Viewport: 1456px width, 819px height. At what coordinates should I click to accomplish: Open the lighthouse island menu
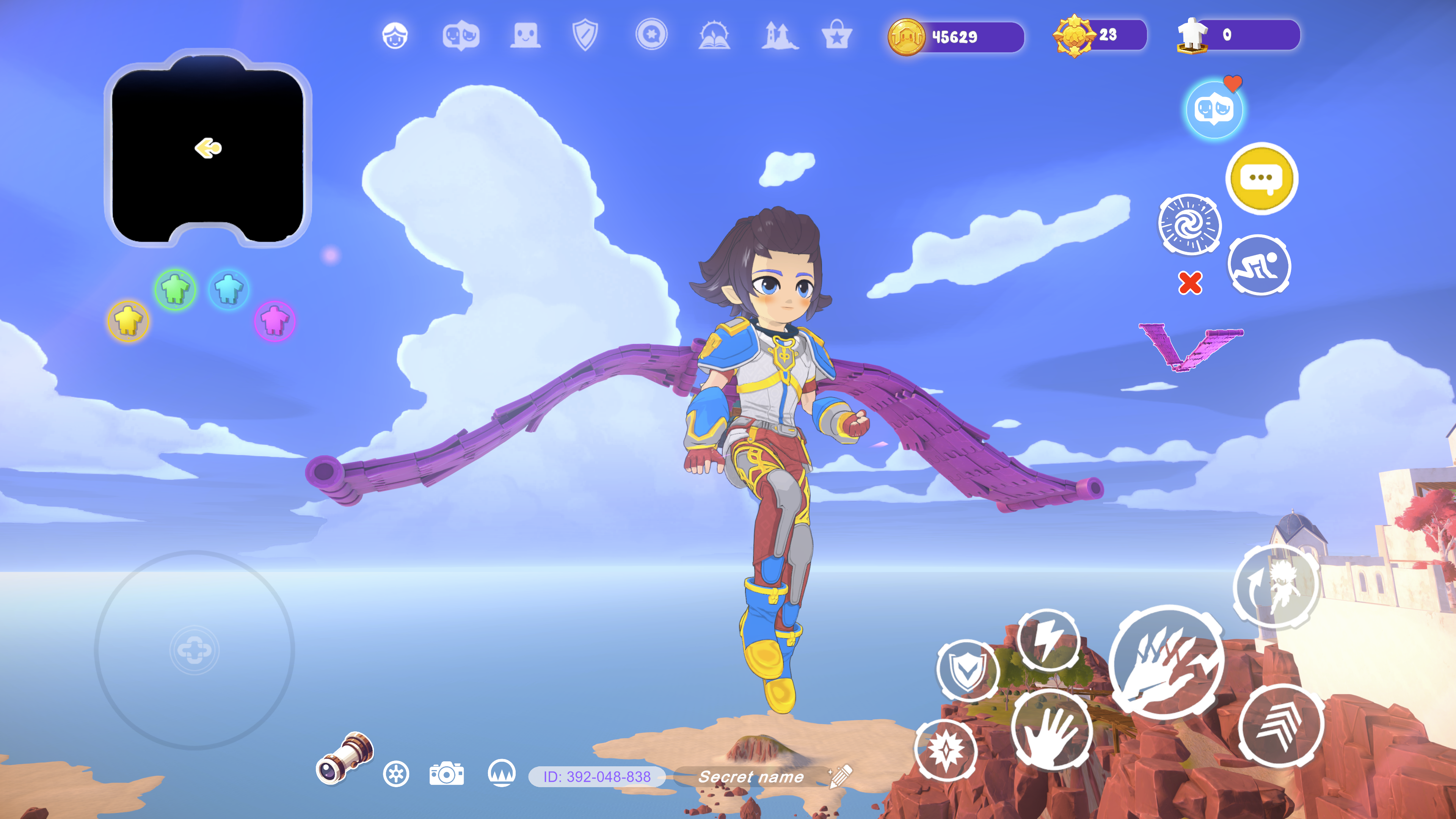(778, 36)
